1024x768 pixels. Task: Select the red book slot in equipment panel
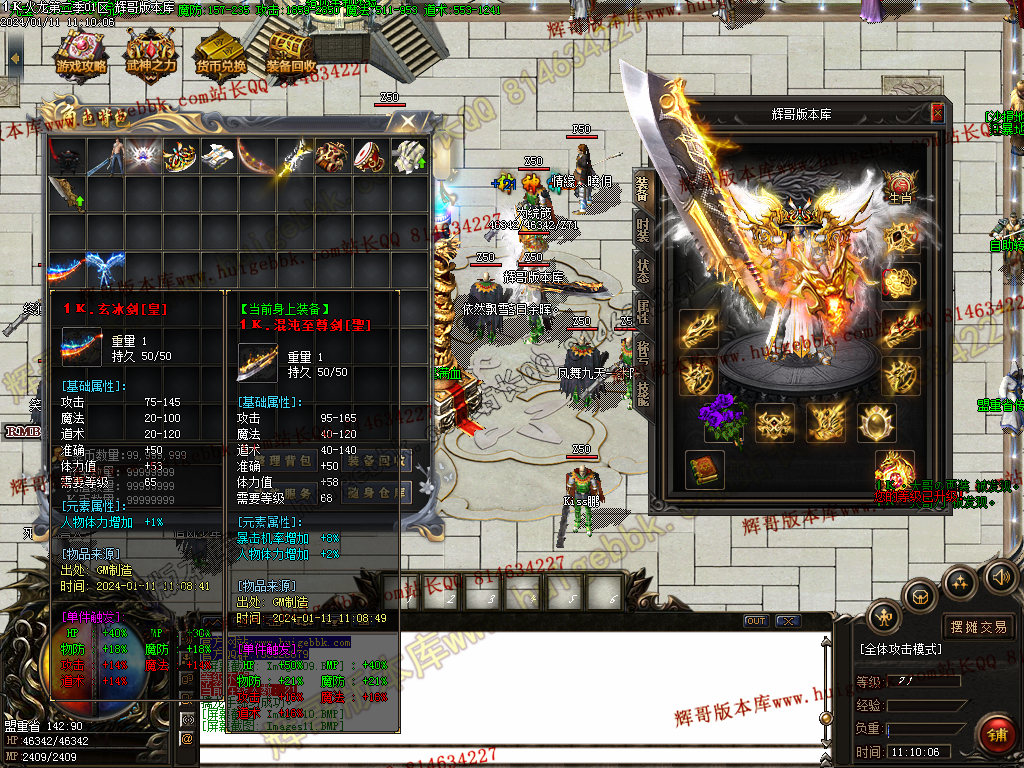705,469
